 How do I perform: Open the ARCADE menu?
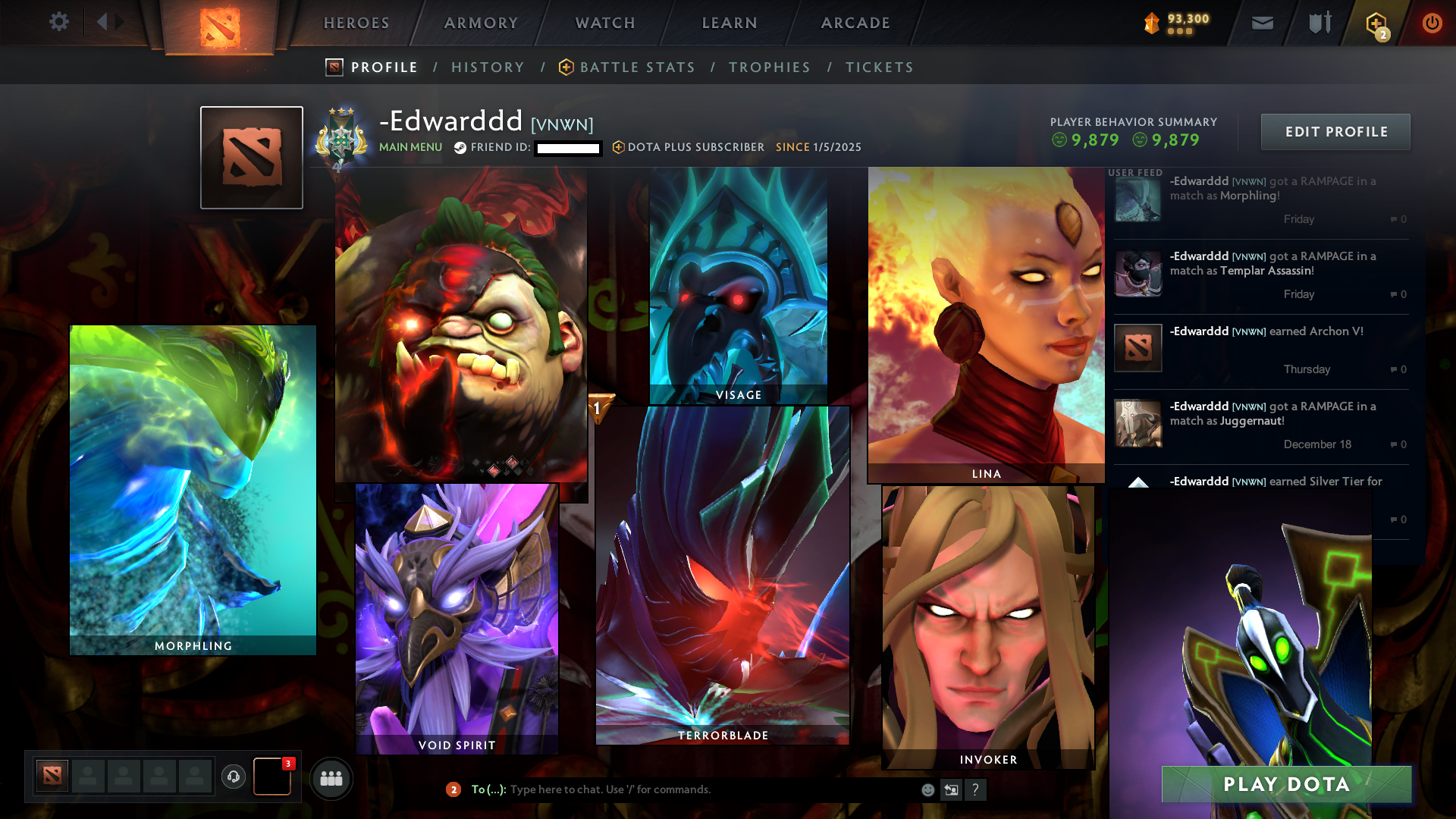pyautogui.click(x=855, y=23)
